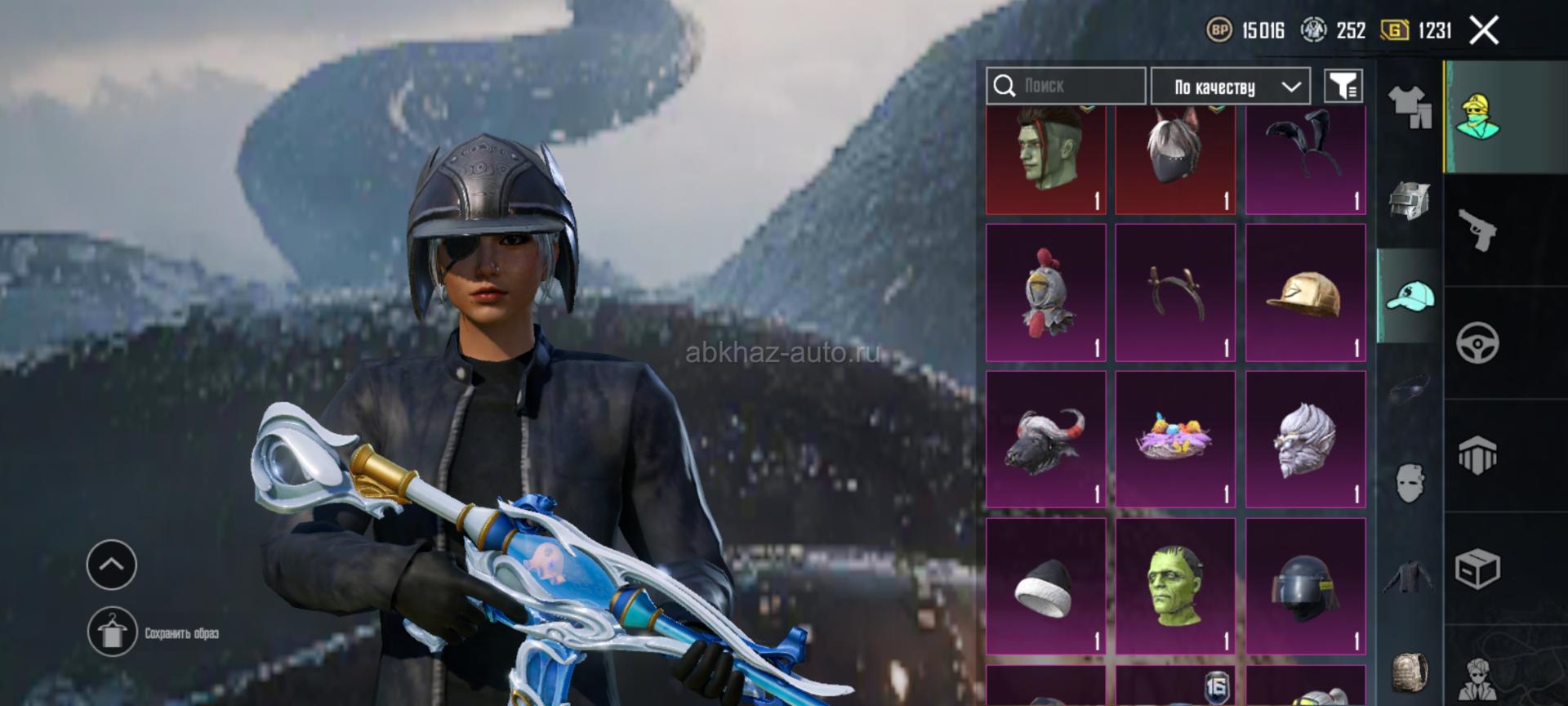Open the weapon skins pistol tab

click(1477, 230)
